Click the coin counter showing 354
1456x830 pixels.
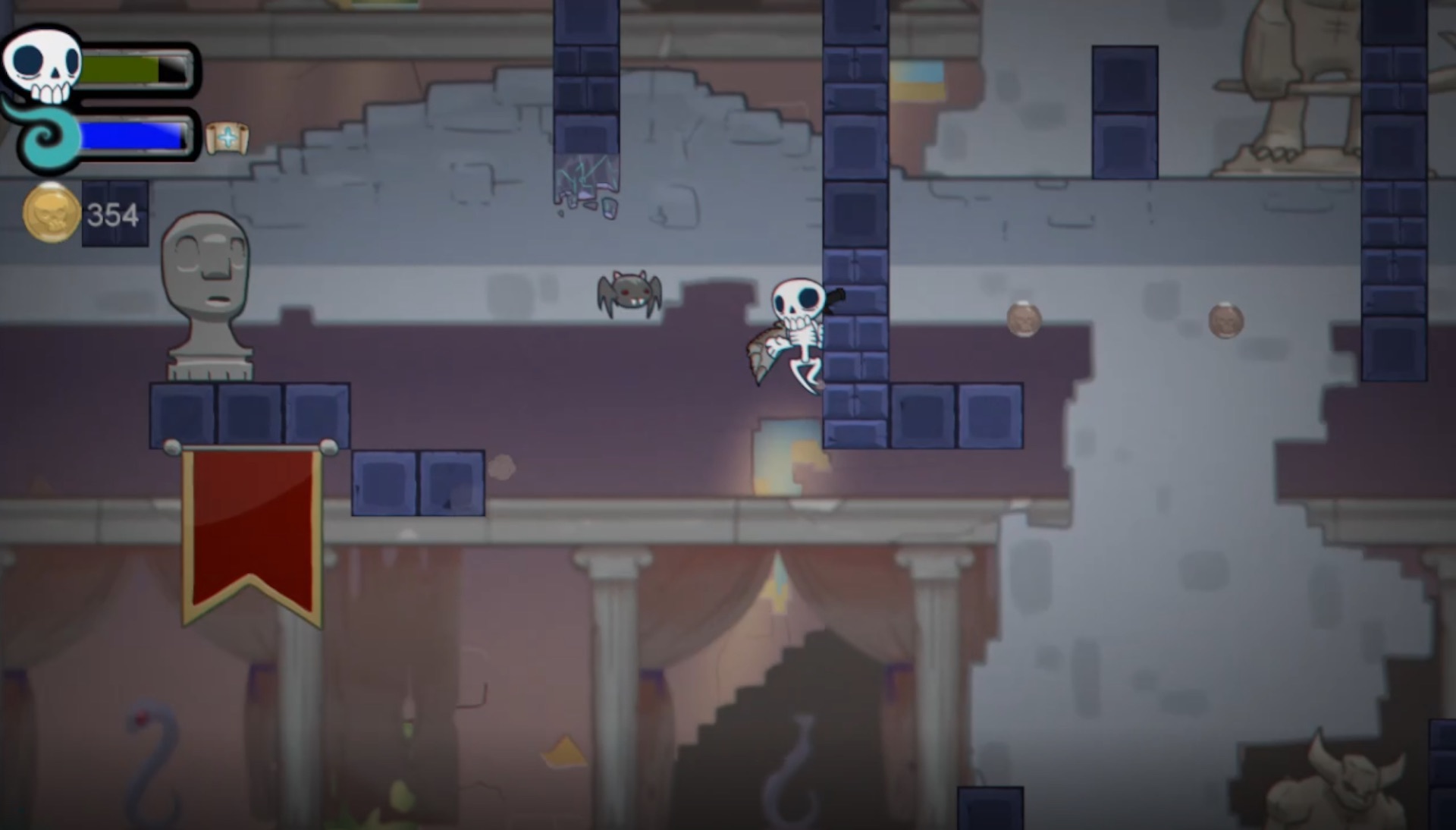[112, 215]
